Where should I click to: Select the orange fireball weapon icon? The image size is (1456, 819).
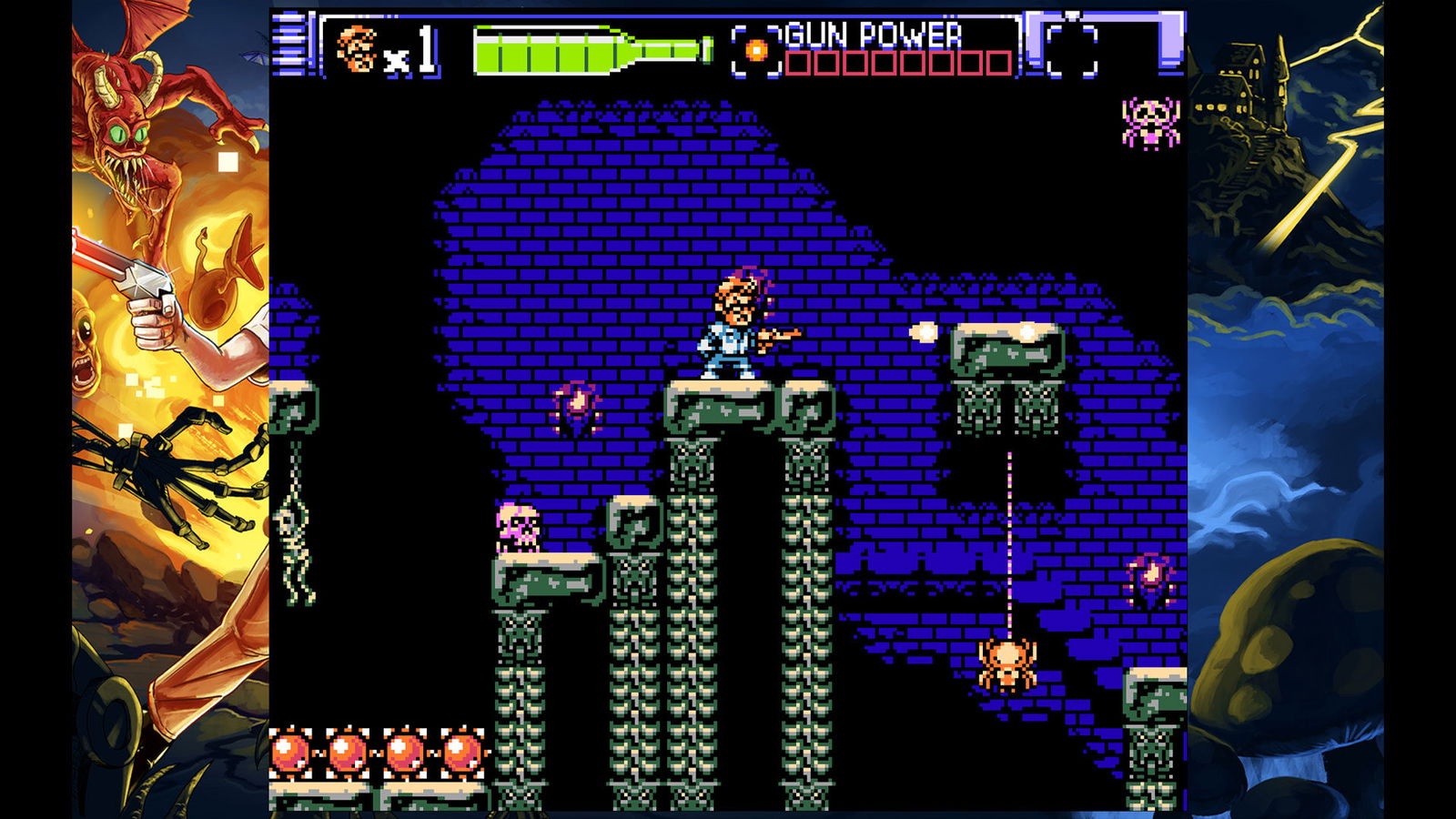point(756,50)
